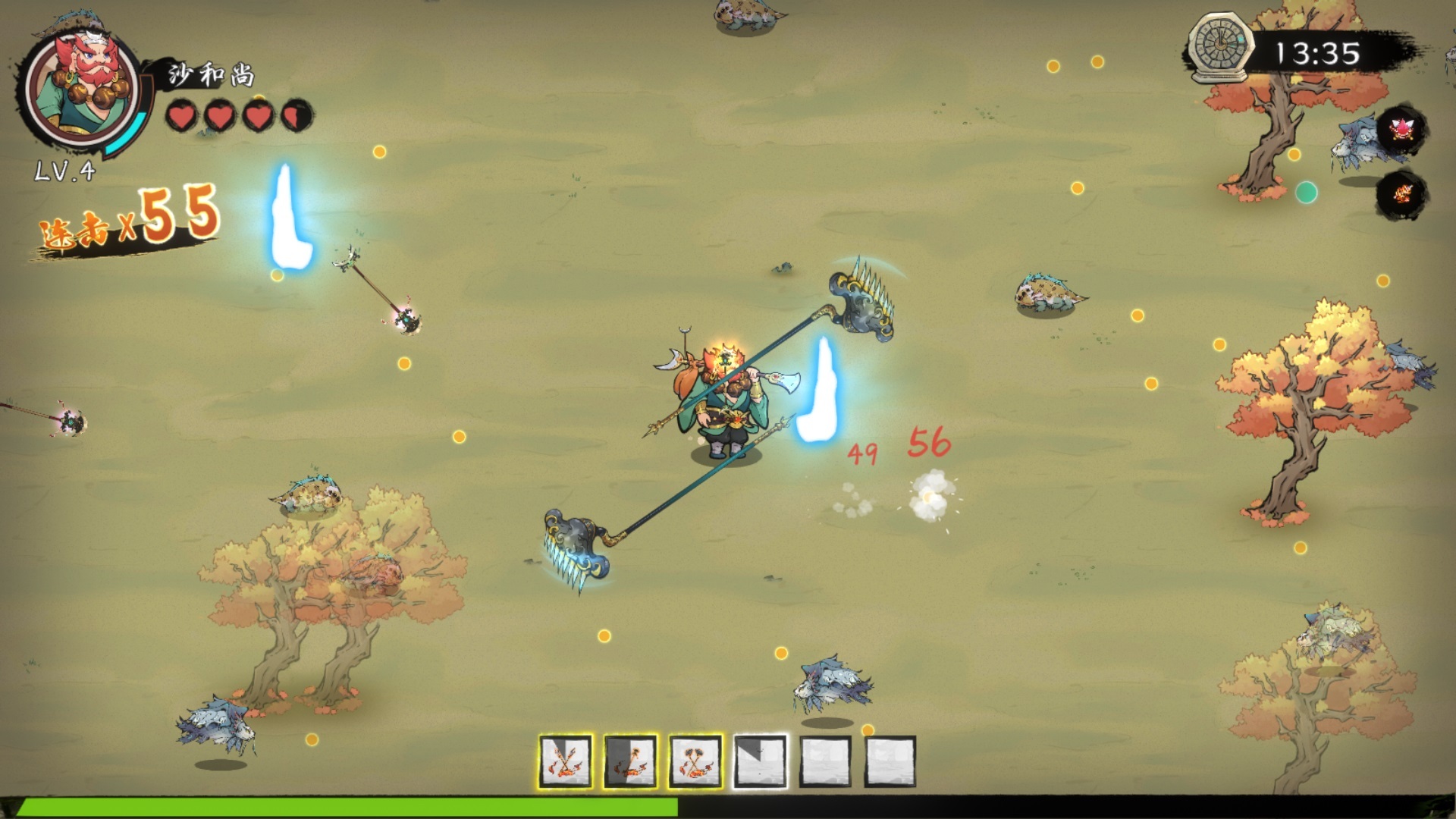This screenshot has height=819, width=1456.
Task: Click the Sha Wujing character portrait
Action: (81, 89)
